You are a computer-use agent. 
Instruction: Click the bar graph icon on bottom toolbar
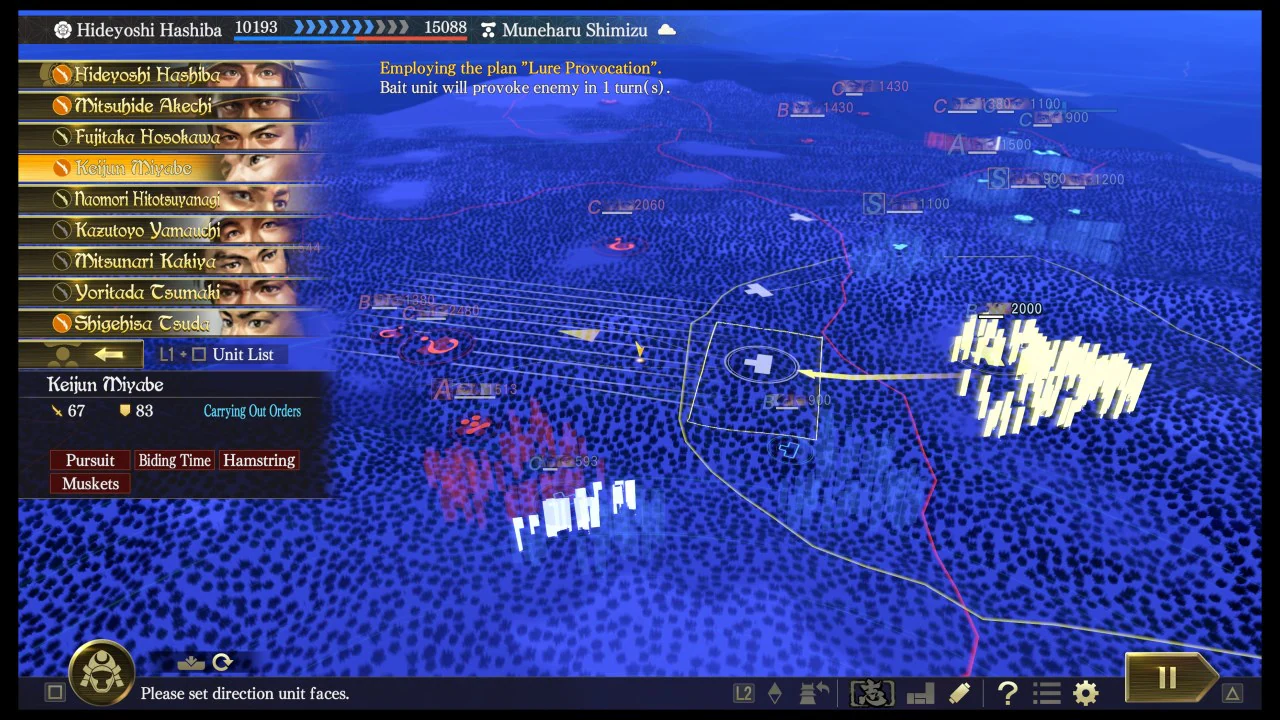919,692
